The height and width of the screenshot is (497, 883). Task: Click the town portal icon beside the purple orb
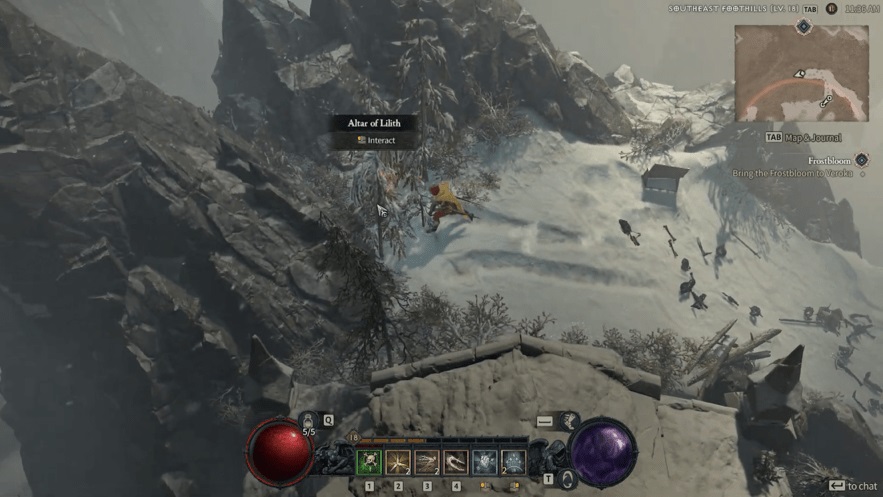[568, 479]
